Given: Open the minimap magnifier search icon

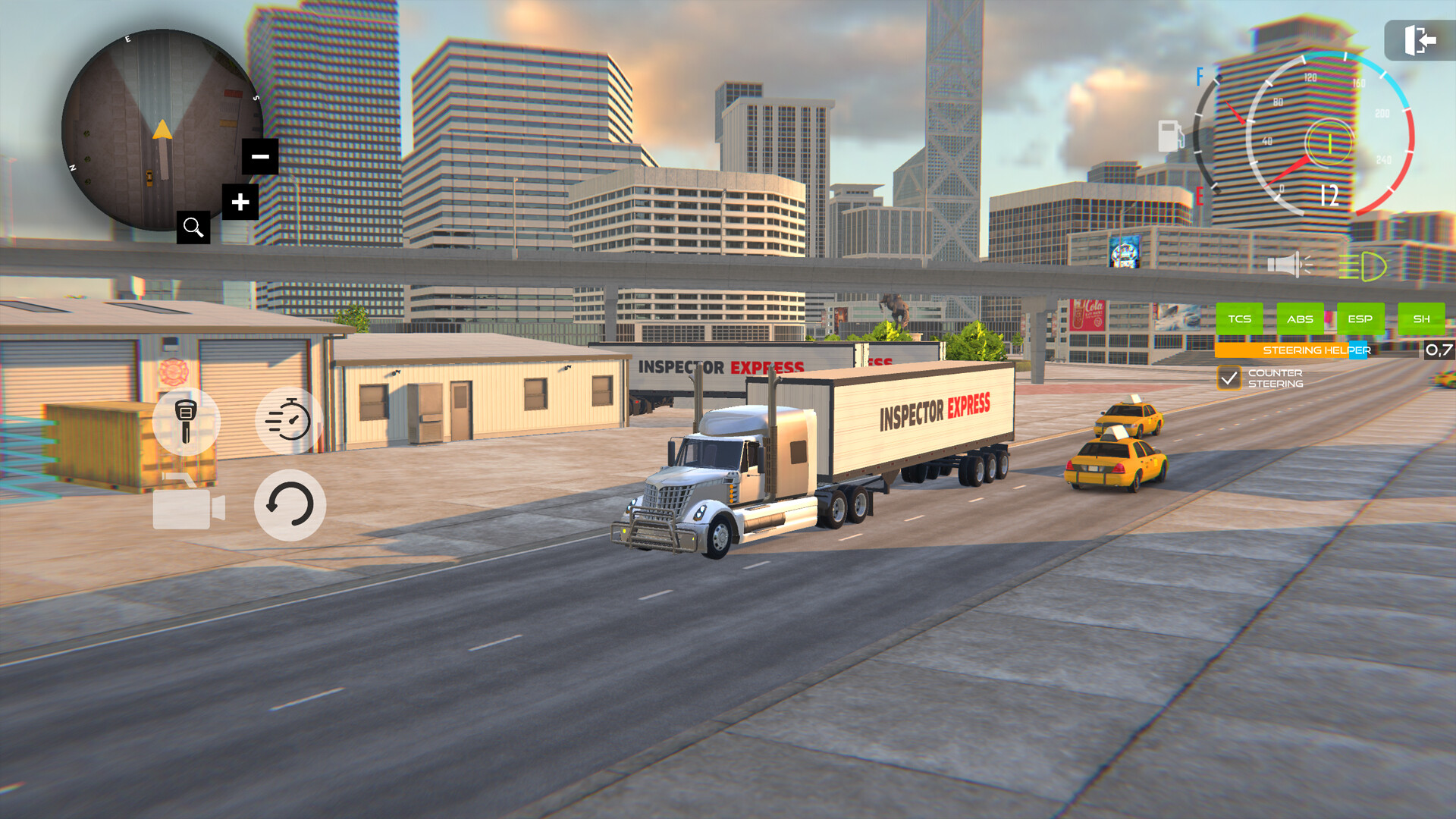Looking at the screenshot, I should tap(194, 227).
